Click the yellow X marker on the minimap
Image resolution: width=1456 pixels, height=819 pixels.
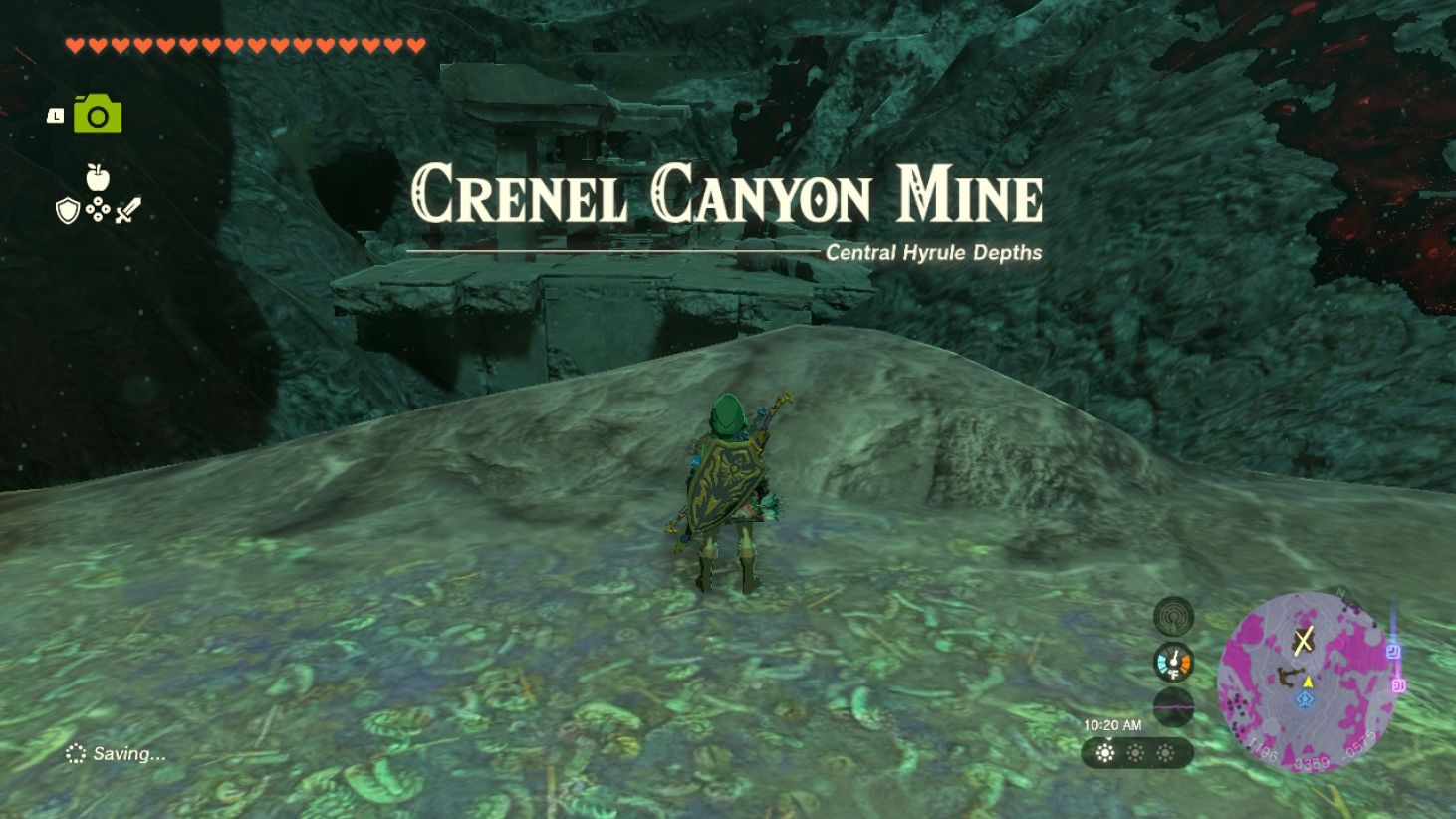point(1304,639)
